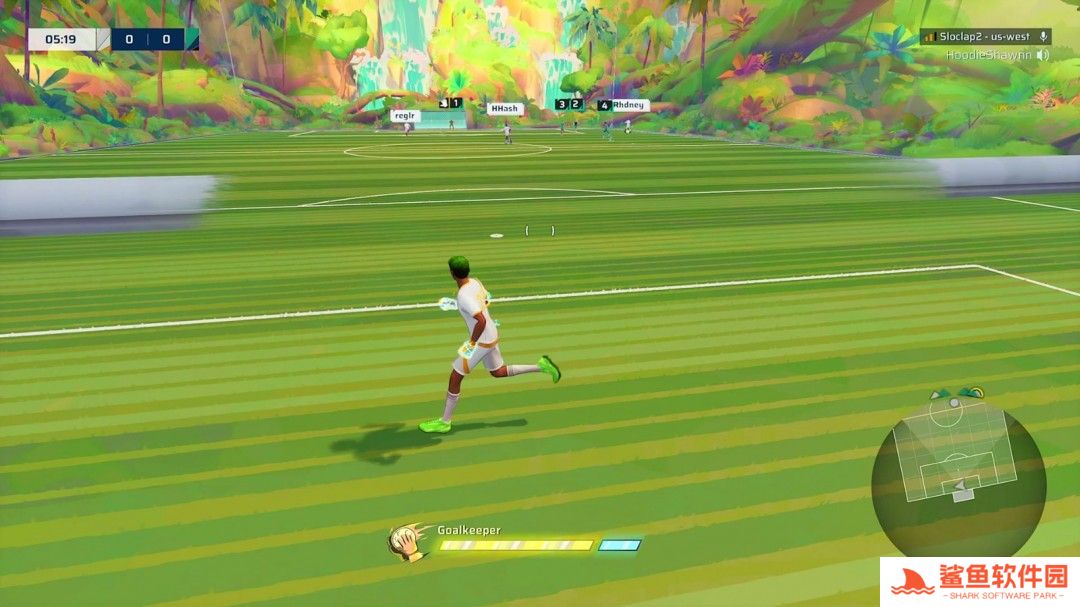Viewport: 1080px width, 607px height.
Task: Mute HoodieShawnn using the speaker icon
Action: tap(1043, 55)
